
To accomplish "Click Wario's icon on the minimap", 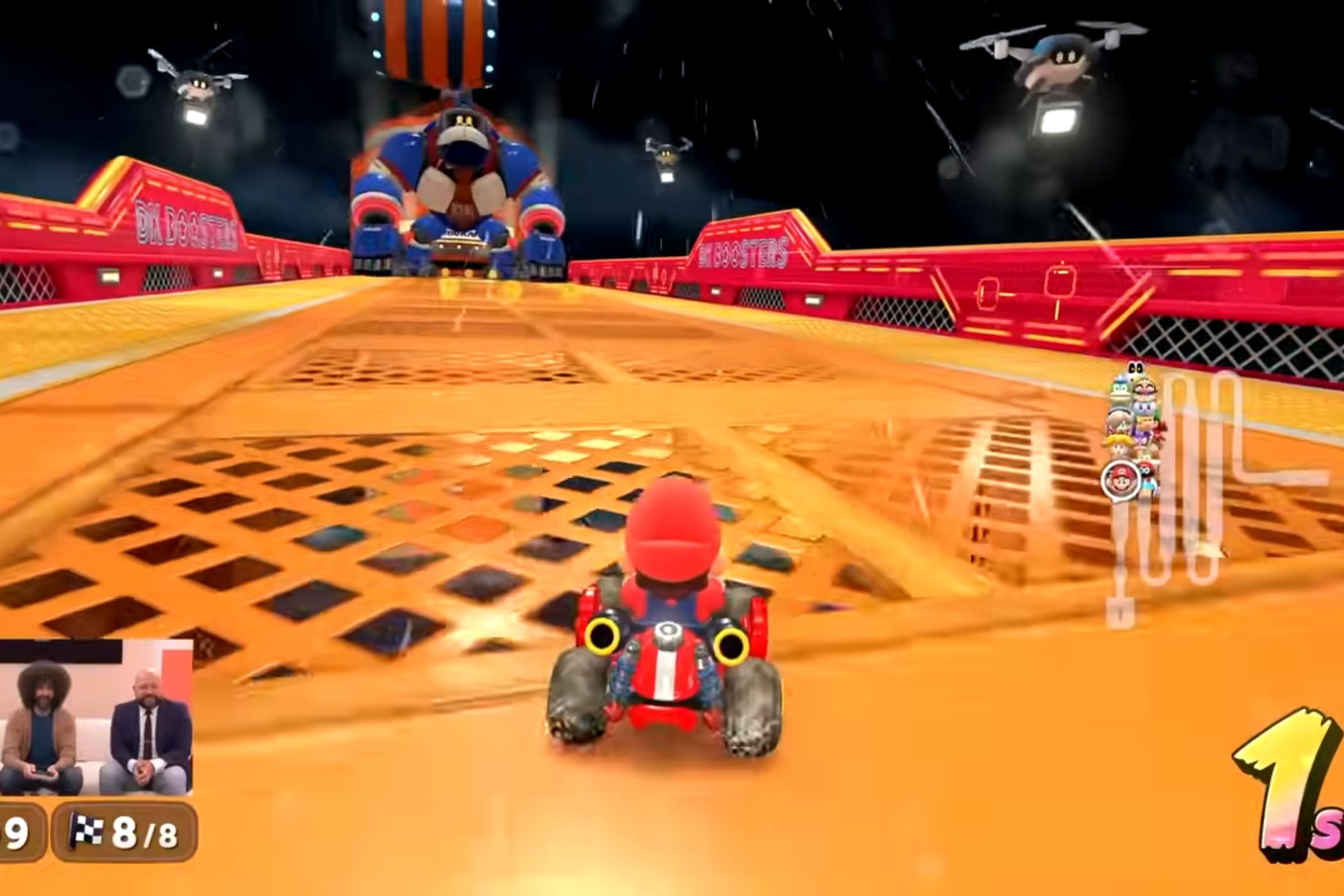I will pyautogui.click(x=1145, y=388).
